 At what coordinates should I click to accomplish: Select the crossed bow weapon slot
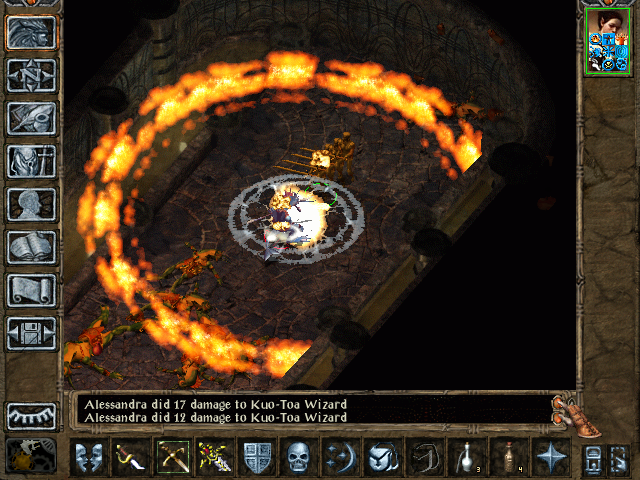coord(172,459)
